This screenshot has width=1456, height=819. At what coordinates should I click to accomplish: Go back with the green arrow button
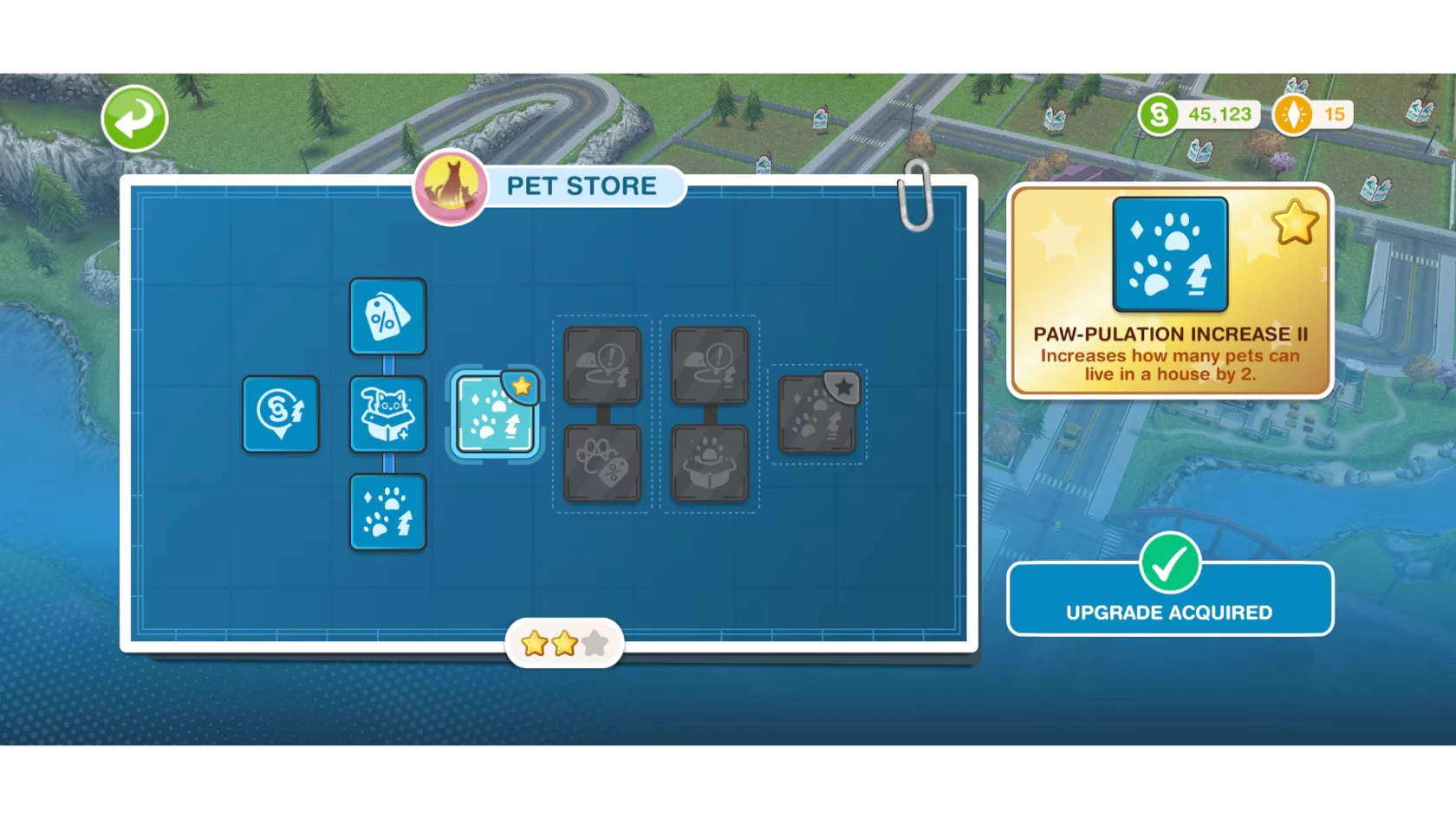pyautogui.click(x=134, y=119)
